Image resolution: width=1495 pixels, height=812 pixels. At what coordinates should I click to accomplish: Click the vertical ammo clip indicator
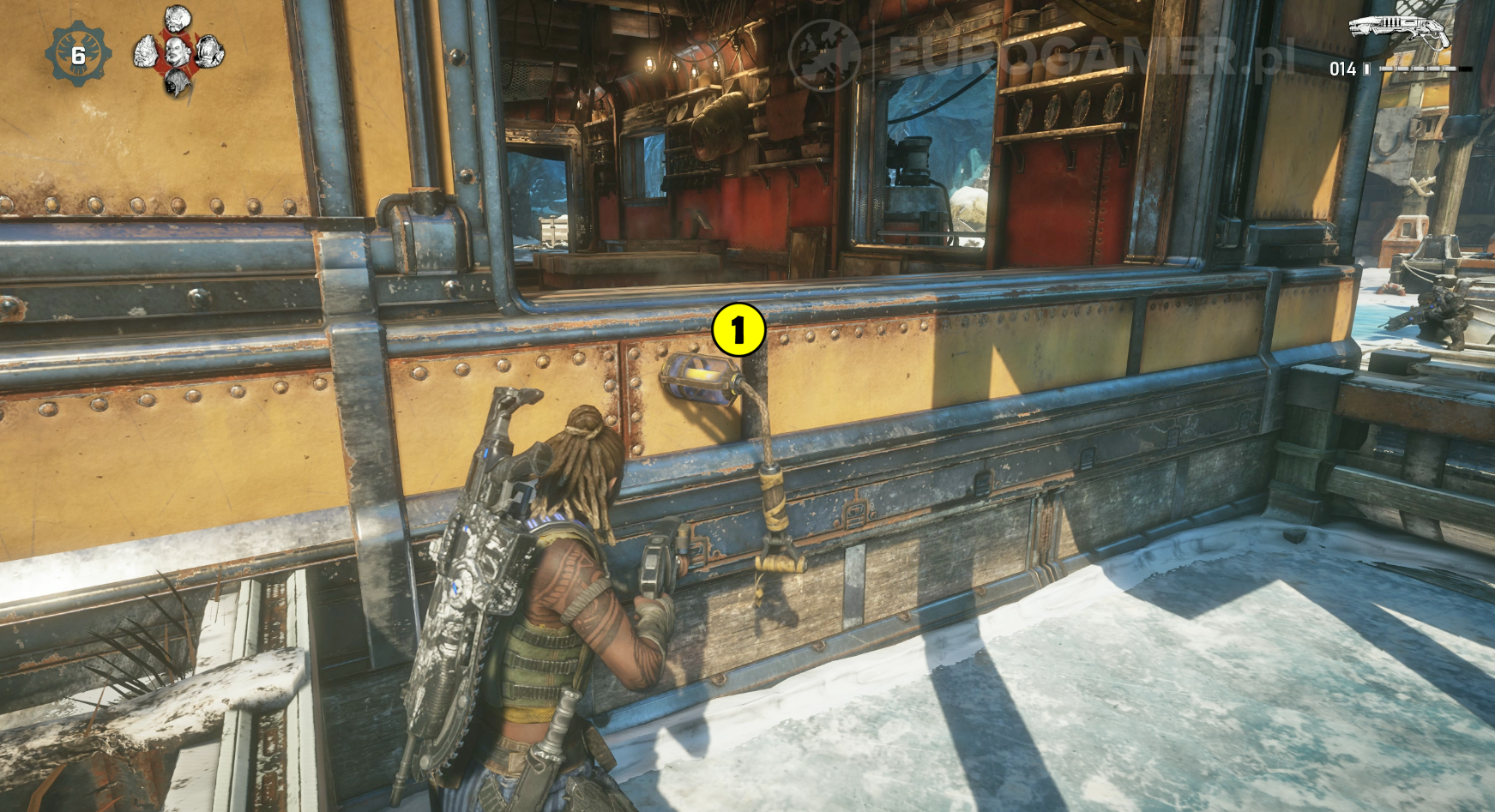point(1366,69)
